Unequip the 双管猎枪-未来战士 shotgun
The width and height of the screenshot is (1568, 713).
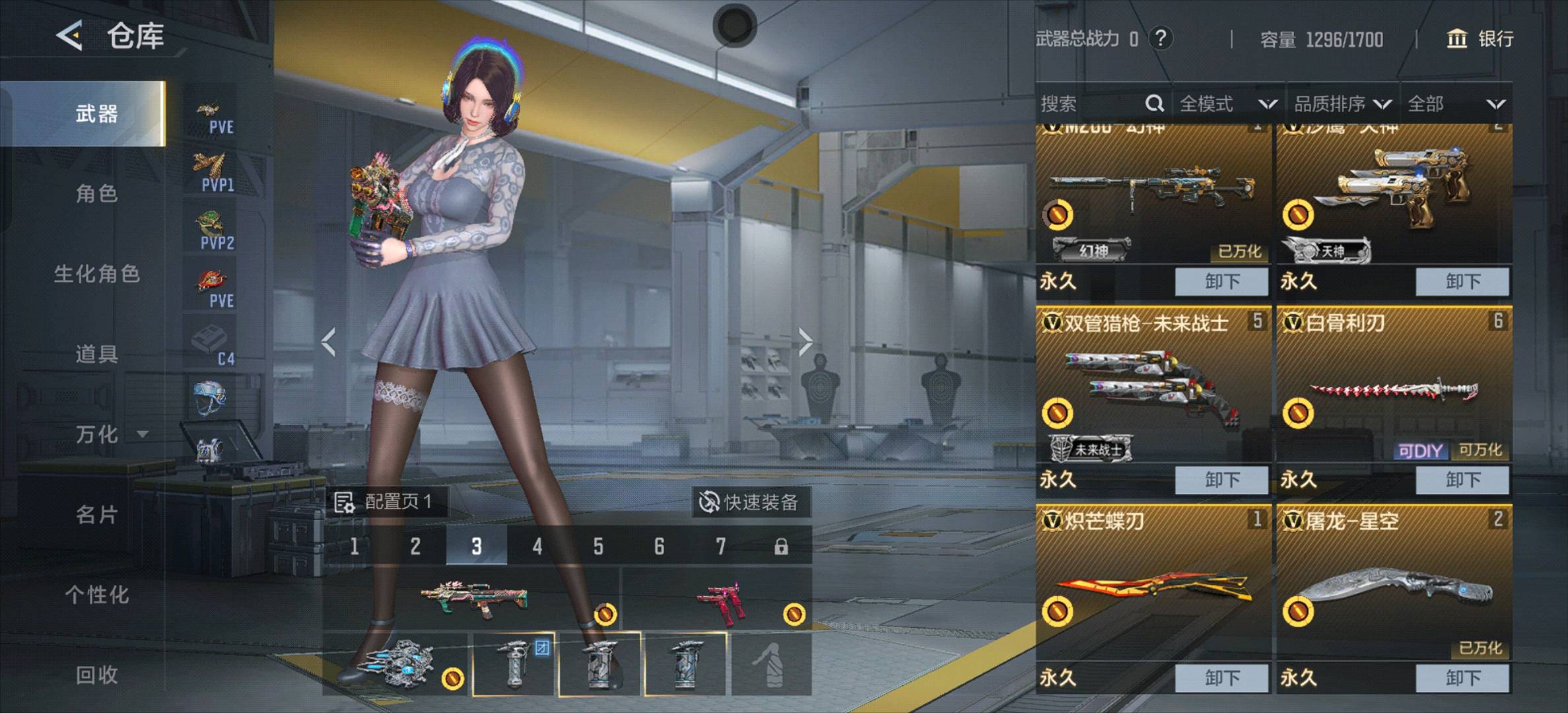(x=1221, y=480)
